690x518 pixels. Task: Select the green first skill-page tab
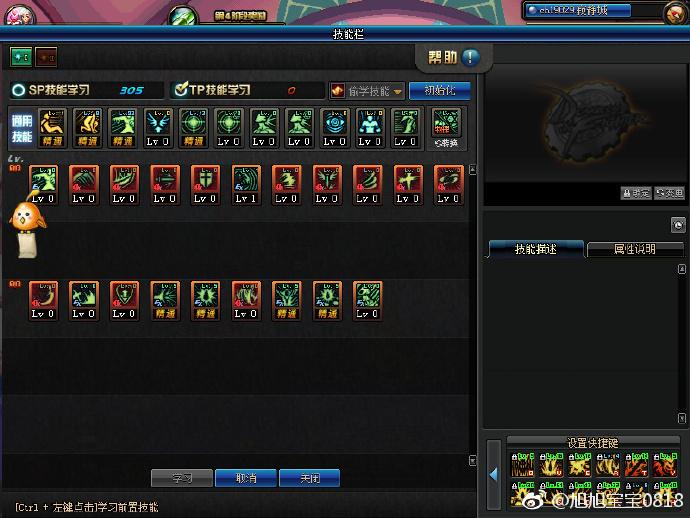pyautogui.click(x=20, y=57)
